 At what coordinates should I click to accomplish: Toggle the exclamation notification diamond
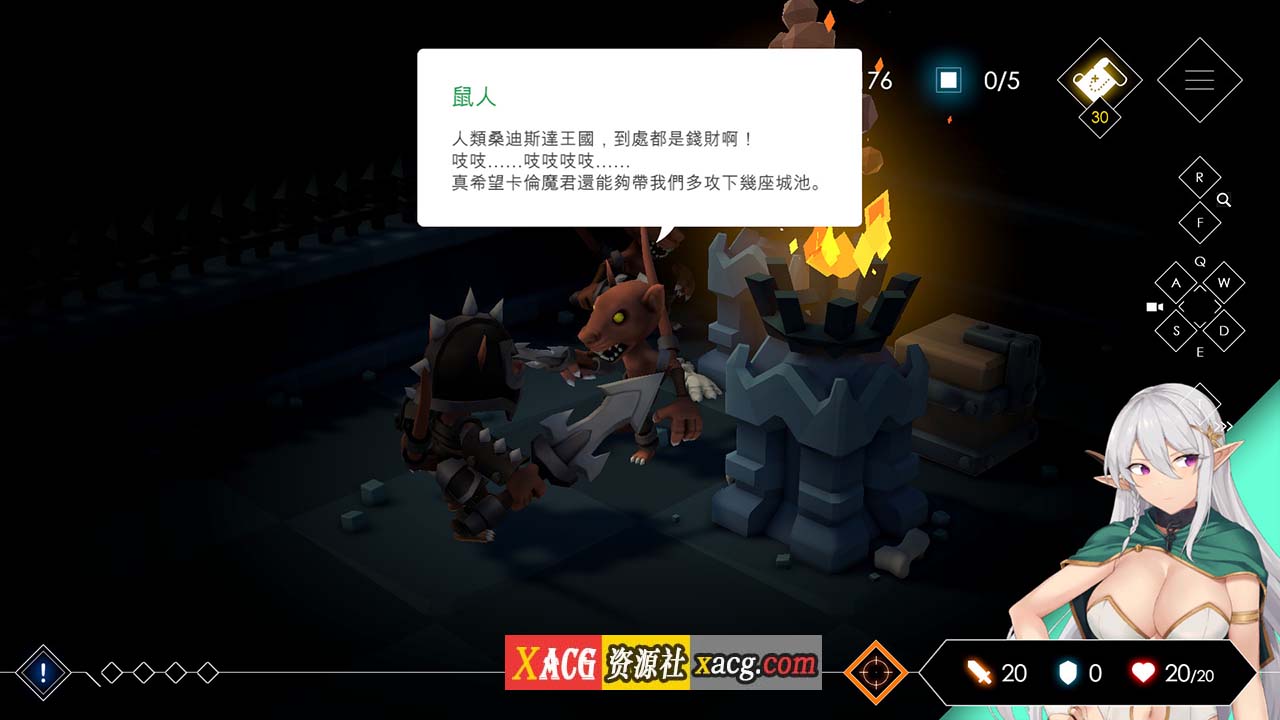click(42, 671)
